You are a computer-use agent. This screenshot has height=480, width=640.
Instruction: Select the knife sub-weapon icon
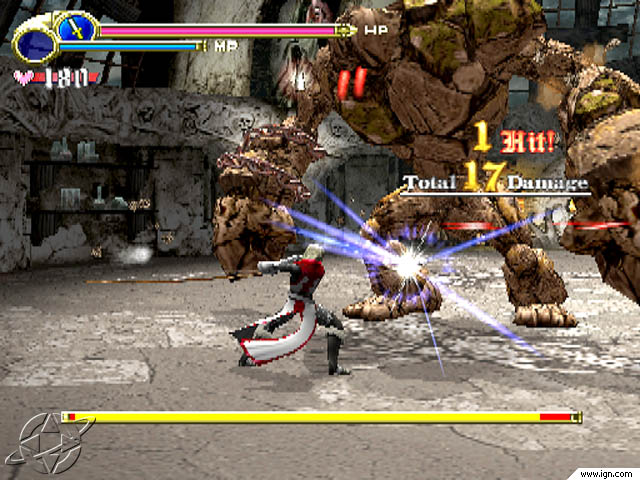coord(74,26)
